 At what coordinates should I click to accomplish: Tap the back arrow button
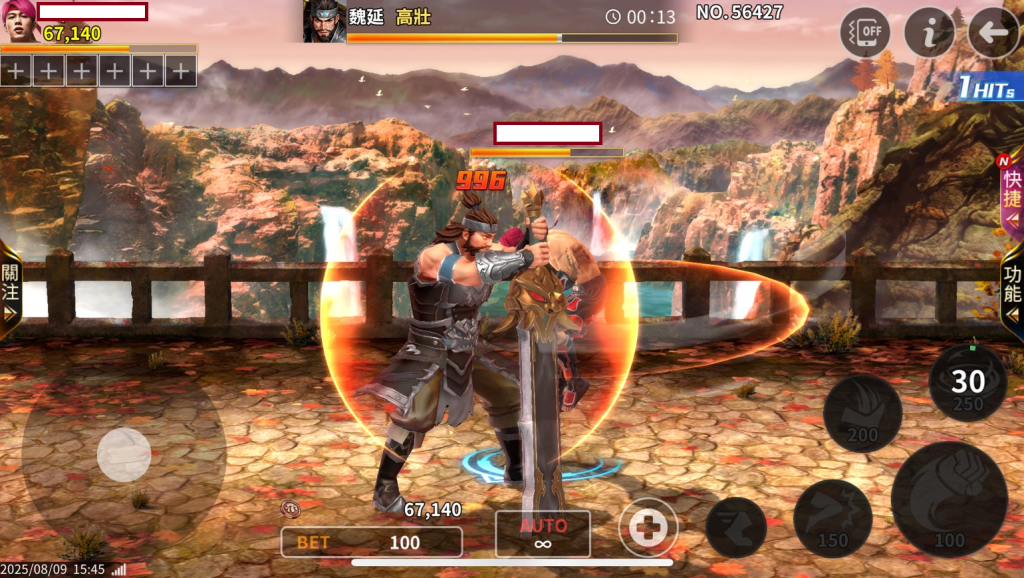point(993,33)
